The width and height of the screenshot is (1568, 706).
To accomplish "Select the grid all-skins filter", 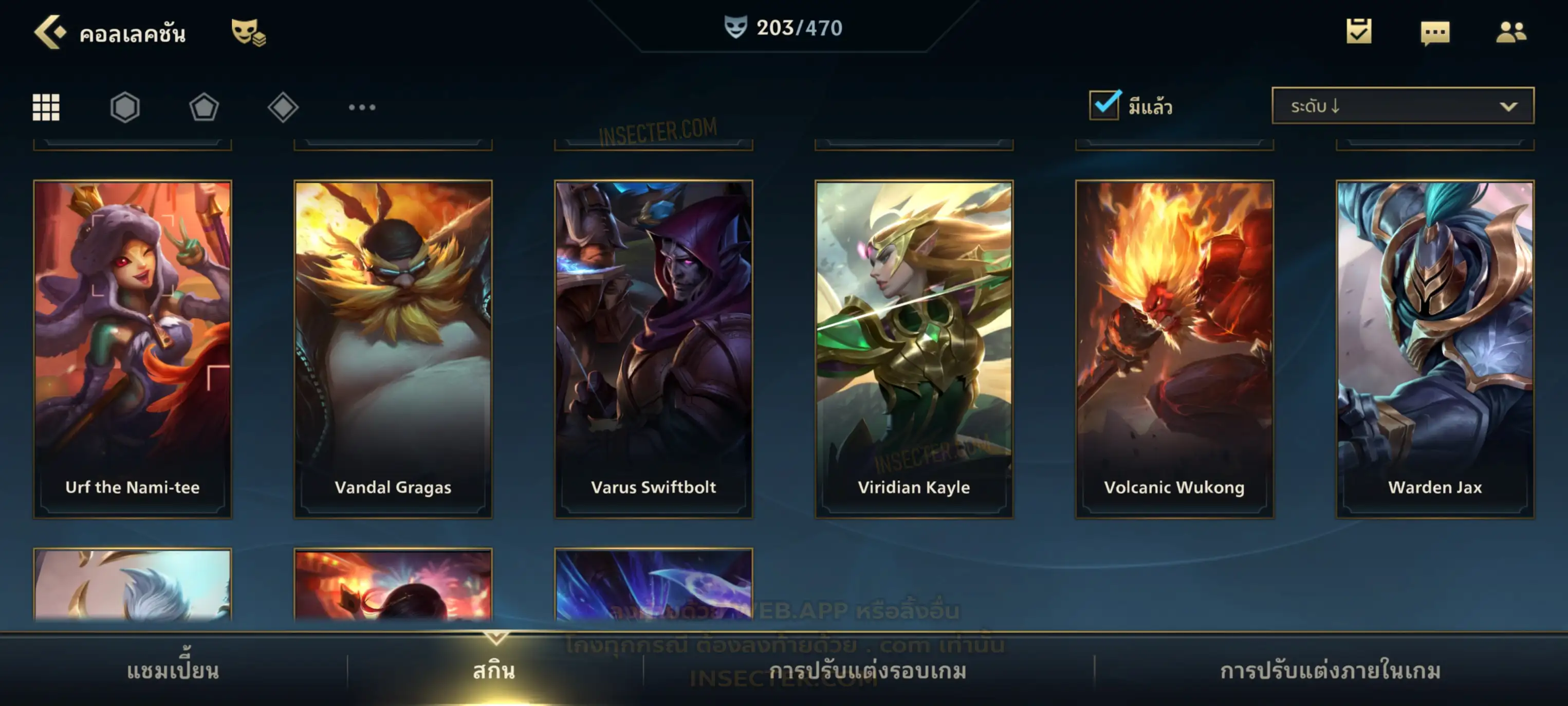I will click(x=46, y=107).
